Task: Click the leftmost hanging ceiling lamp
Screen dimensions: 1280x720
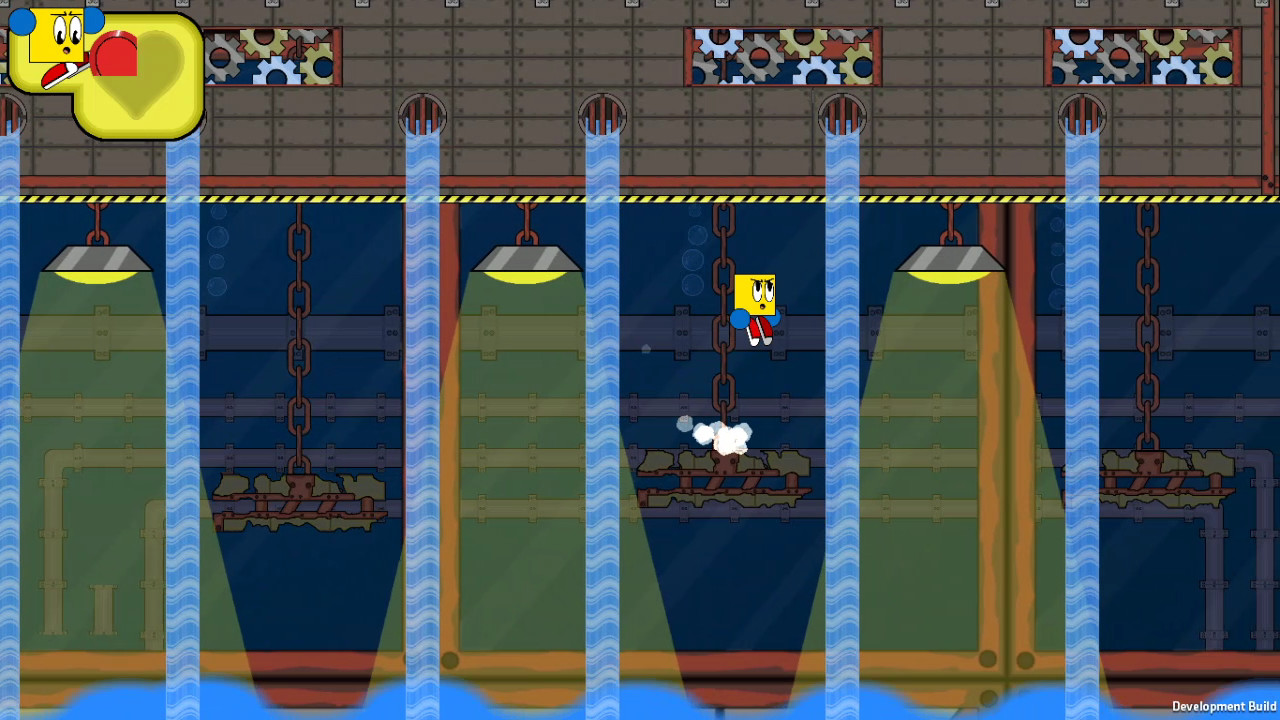Action: coord(97,262)
